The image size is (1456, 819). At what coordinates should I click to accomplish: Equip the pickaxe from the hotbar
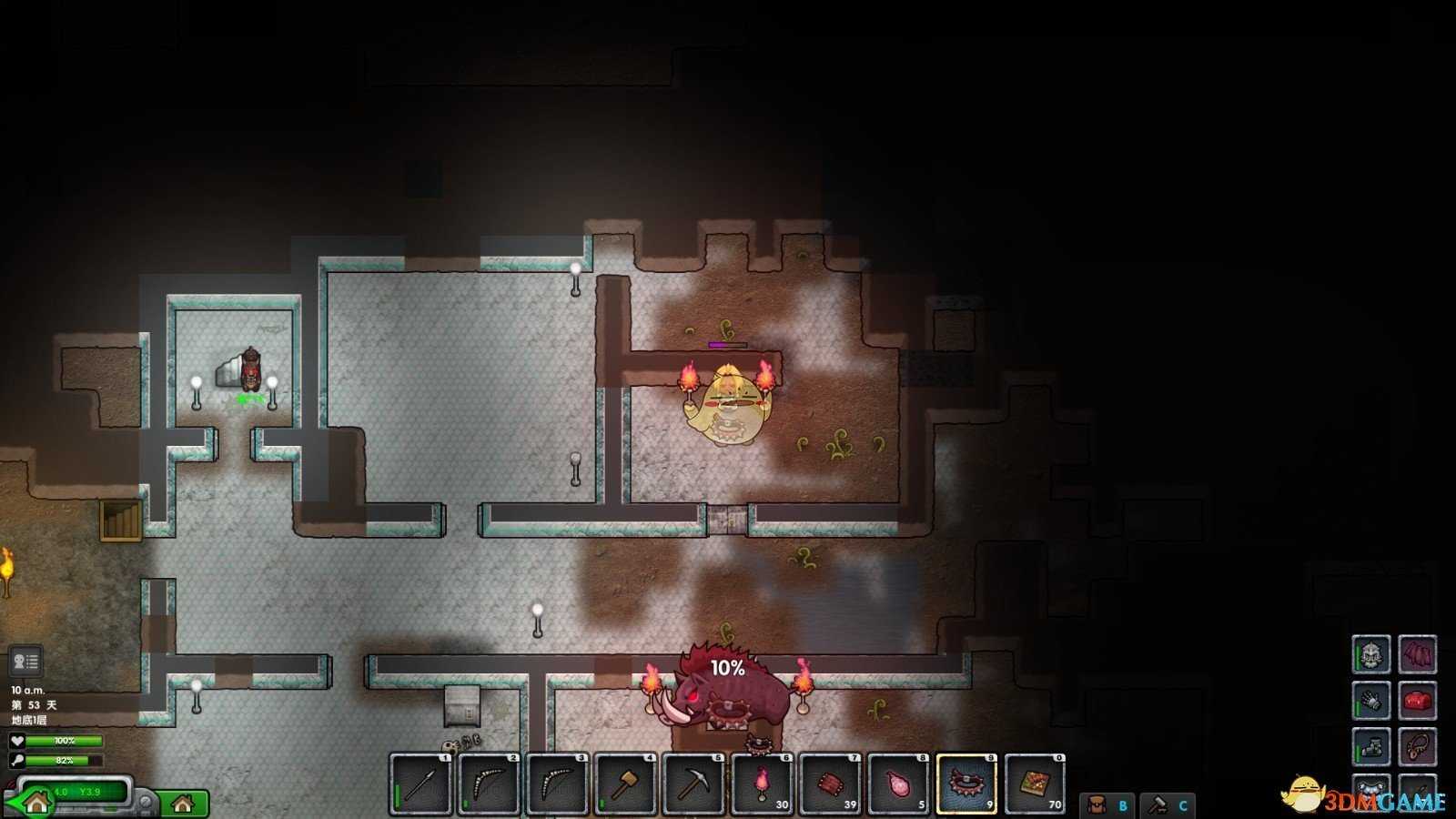pyautogui.click(x=693, y=784)
